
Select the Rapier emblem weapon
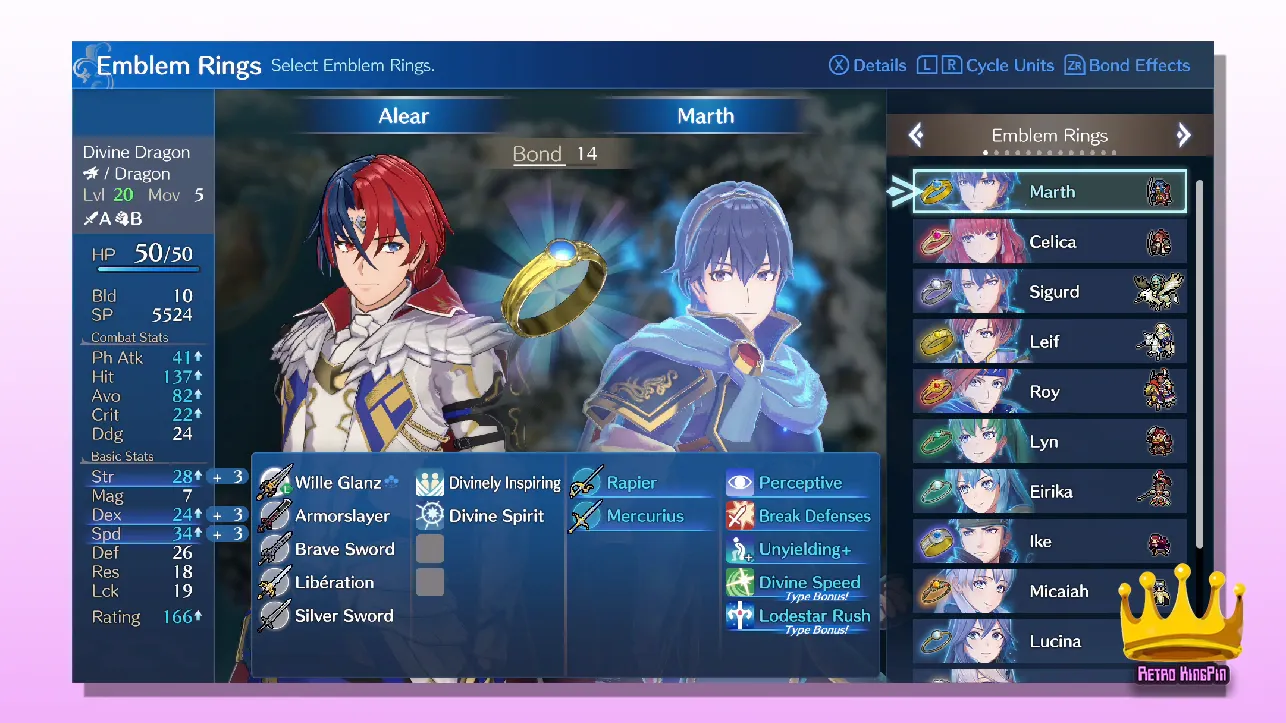[x=630, y=483]
